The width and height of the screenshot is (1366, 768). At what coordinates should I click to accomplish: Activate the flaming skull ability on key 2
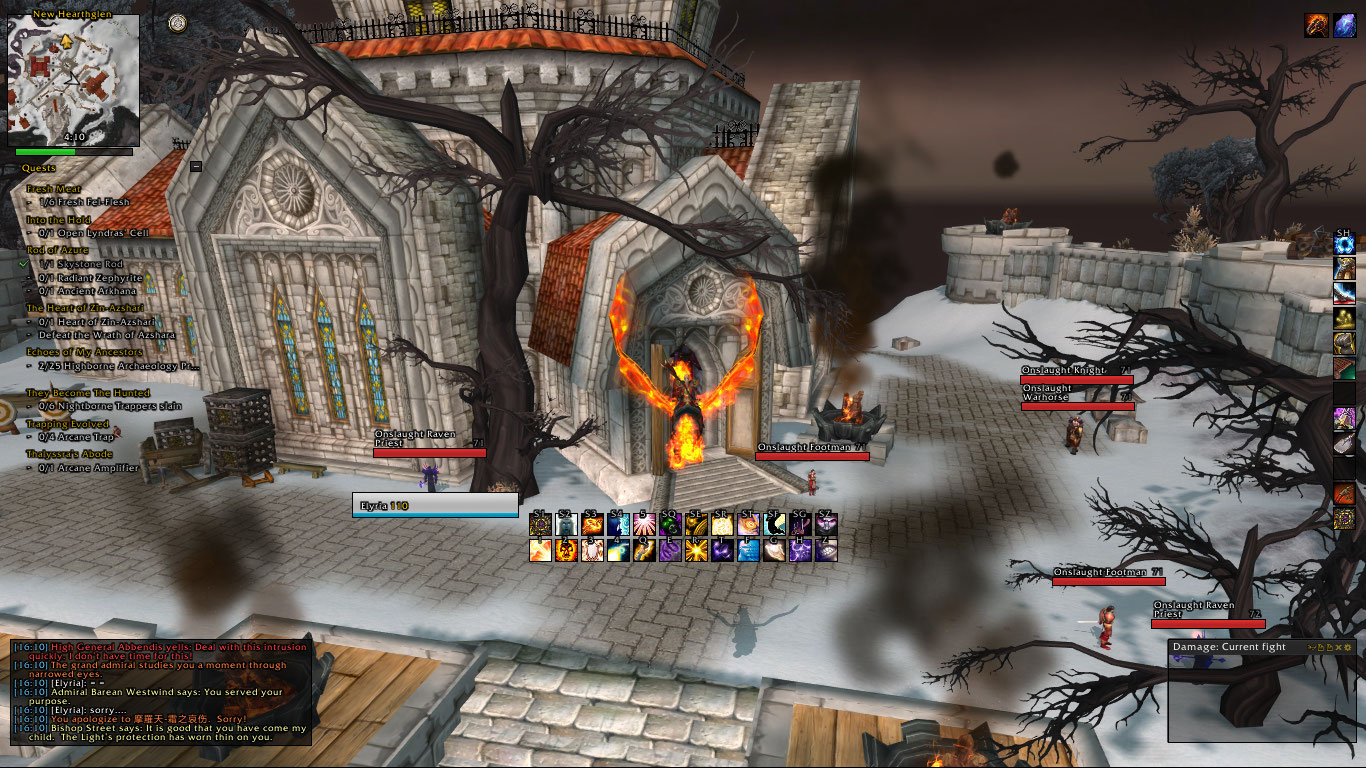(x=566, y=549)
